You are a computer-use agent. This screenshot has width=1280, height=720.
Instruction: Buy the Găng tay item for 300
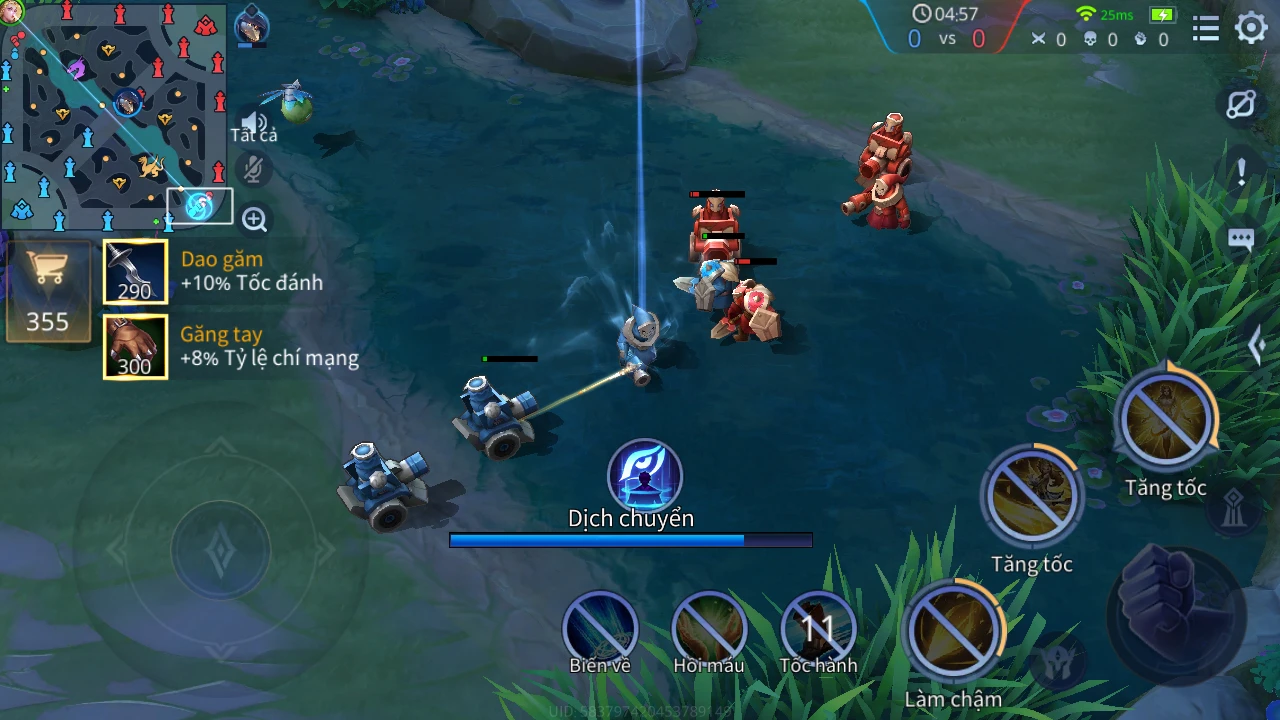pyautogui.click(x=135, y=347)
